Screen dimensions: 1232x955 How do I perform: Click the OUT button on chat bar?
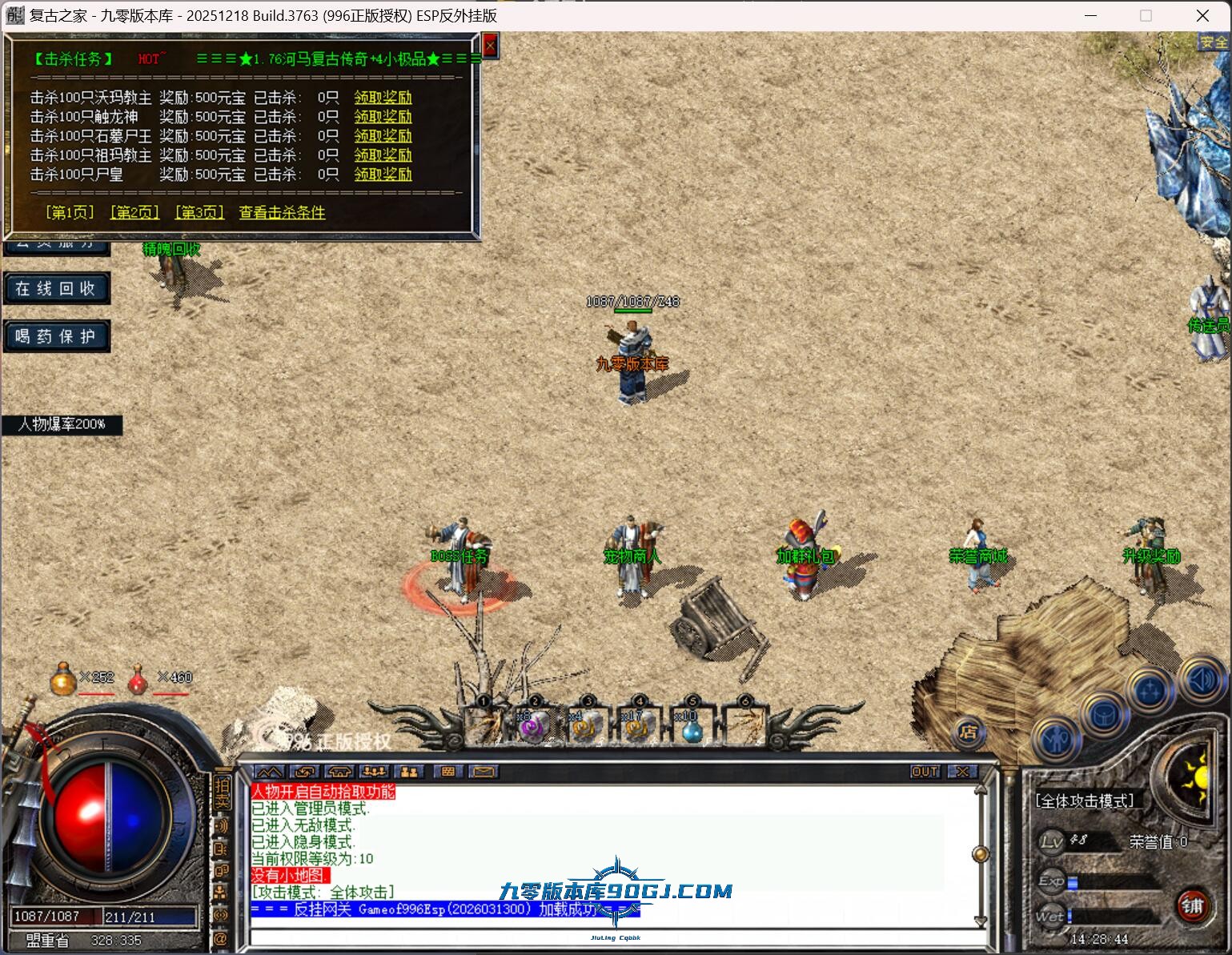[x=925, y=772]
